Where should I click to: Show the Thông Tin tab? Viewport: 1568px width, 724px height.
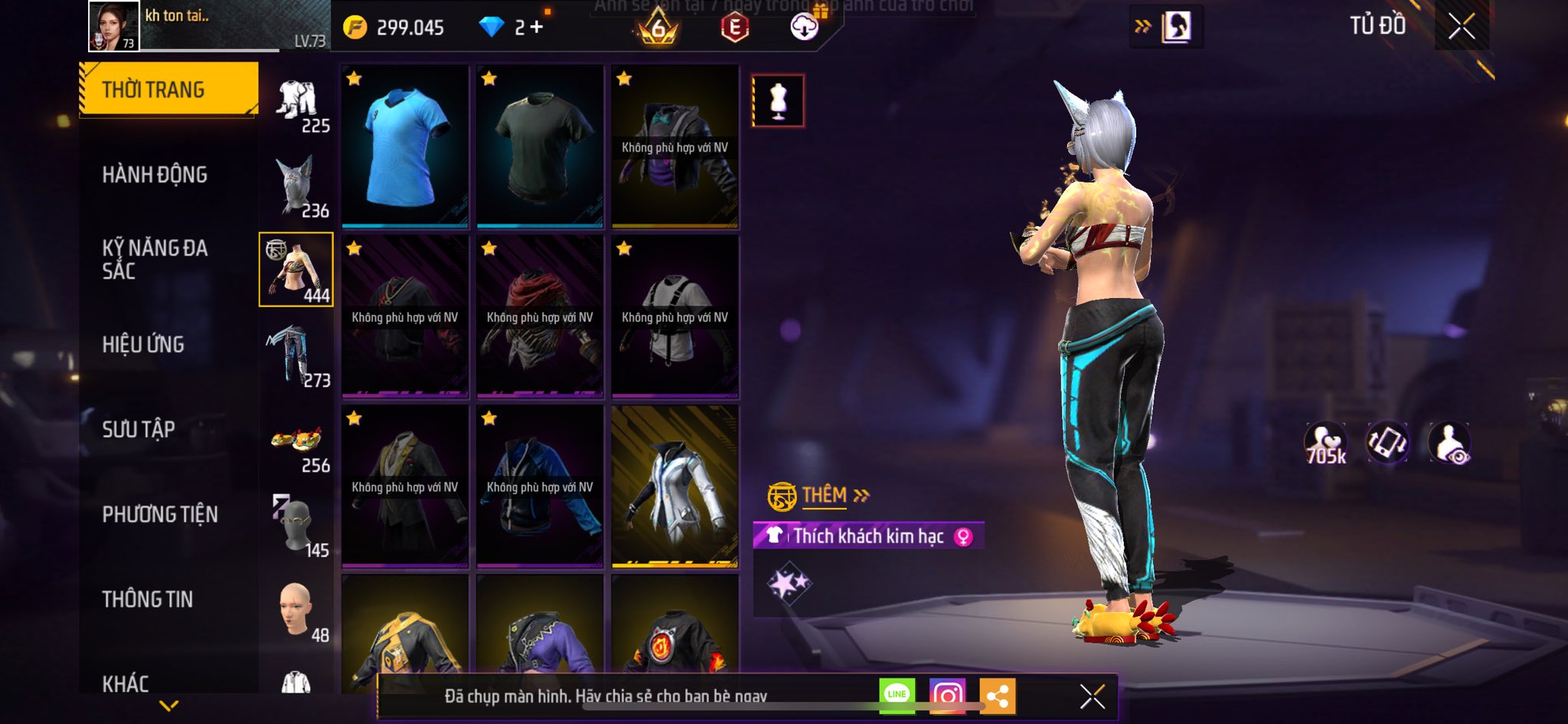tap(148, 599)
